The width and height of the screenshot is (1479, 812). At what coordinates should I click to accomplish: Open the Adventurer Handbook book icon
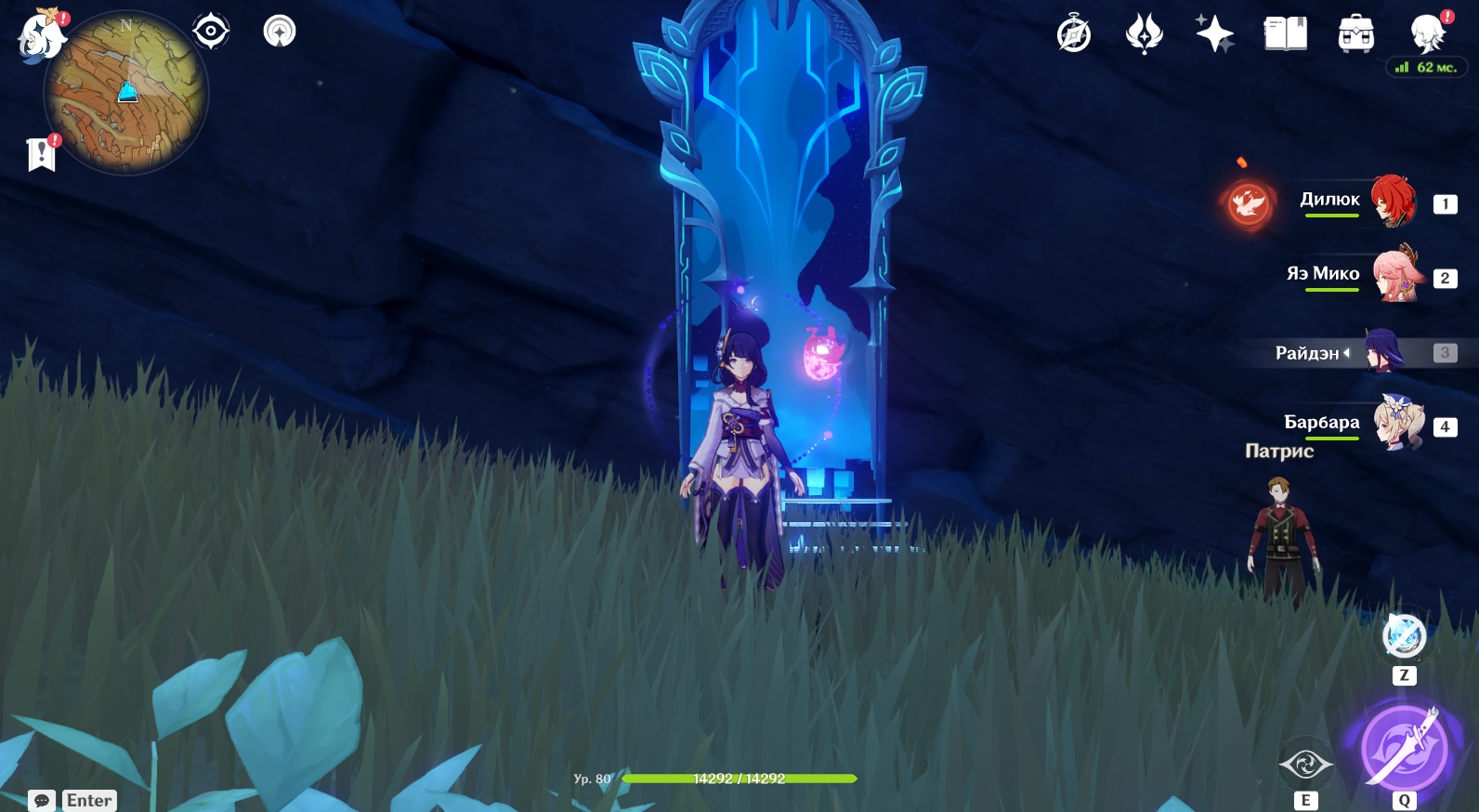pos(1285,34)
